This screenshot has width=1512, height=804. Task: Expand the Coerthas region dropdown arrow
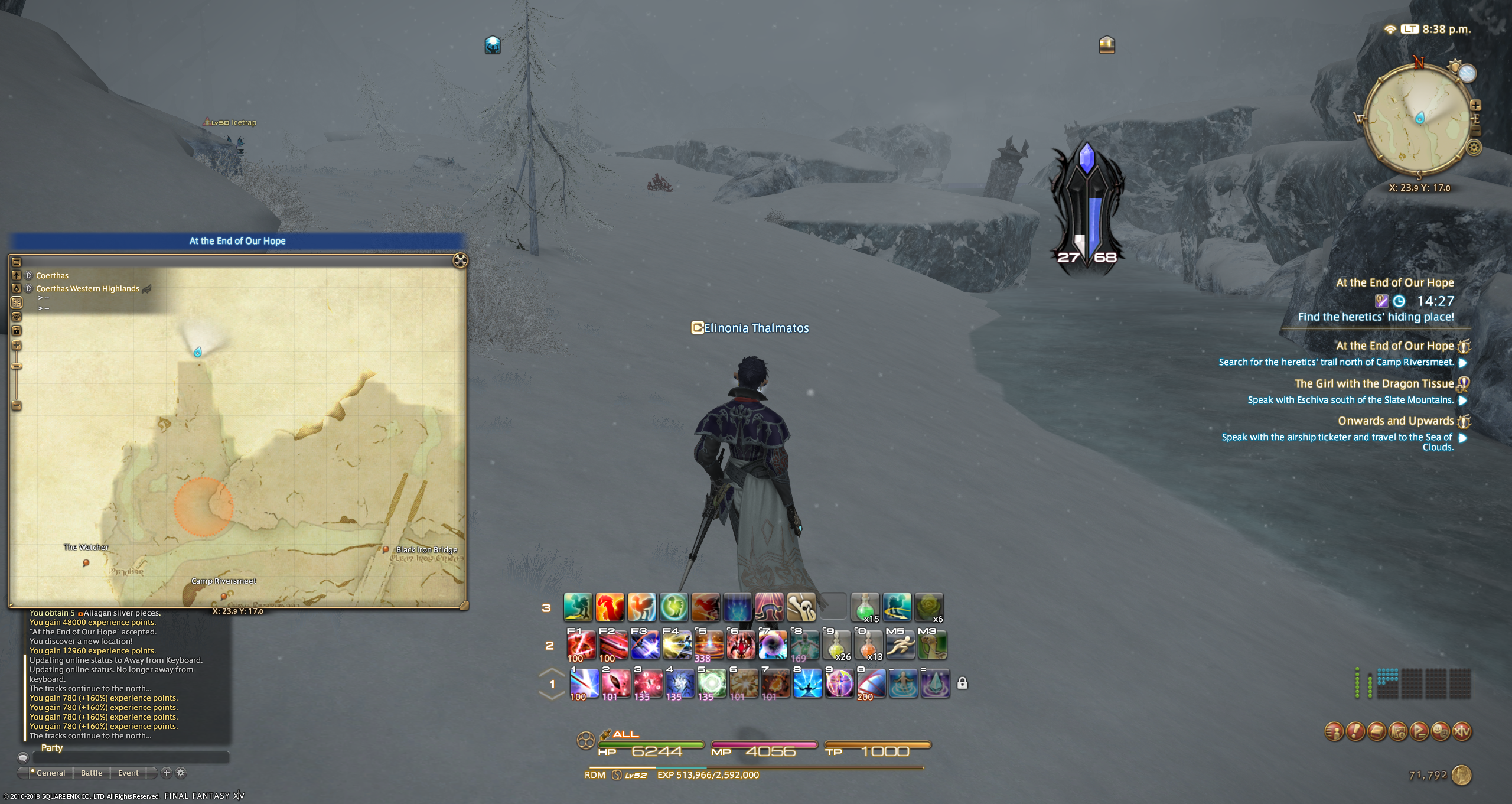coord(29,275)
